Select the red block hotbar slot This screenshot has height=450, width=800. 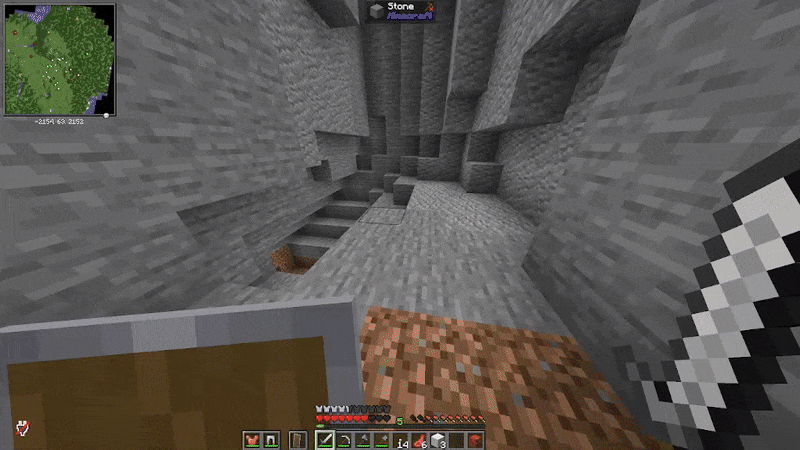(x=476, y=439)
